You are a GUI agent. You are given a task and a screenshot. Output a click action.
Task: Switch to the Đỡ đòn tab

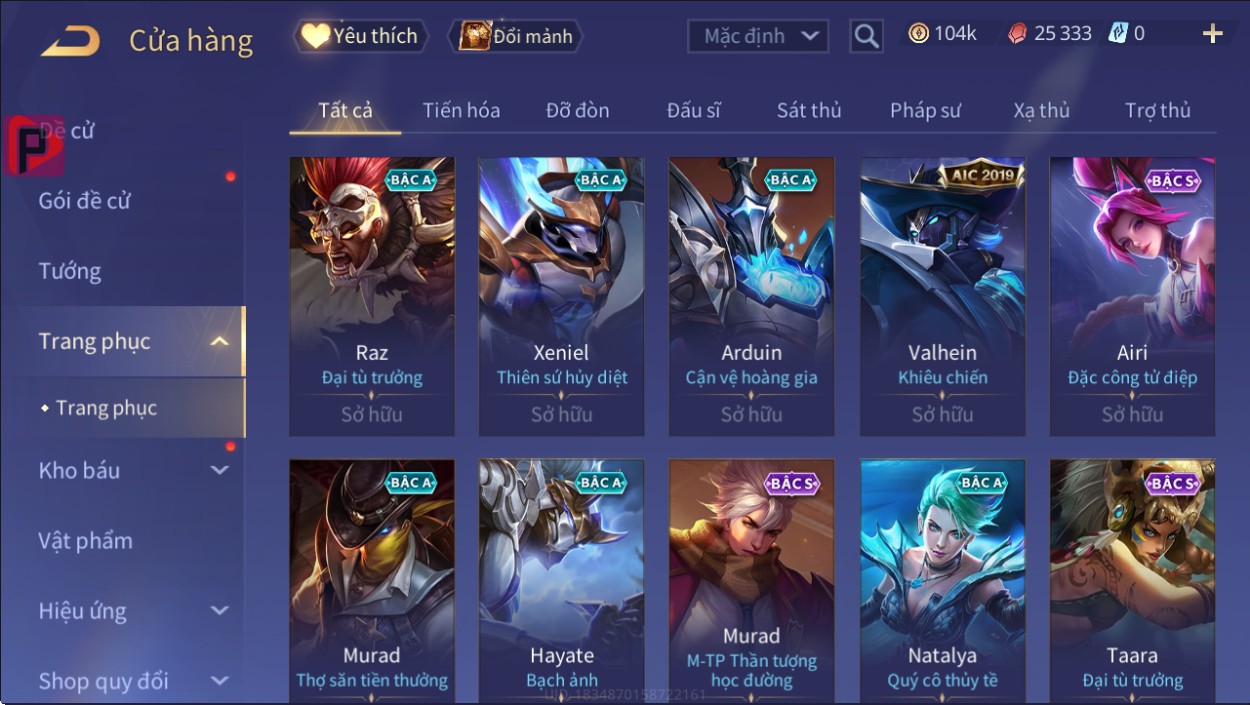(577, 111)
